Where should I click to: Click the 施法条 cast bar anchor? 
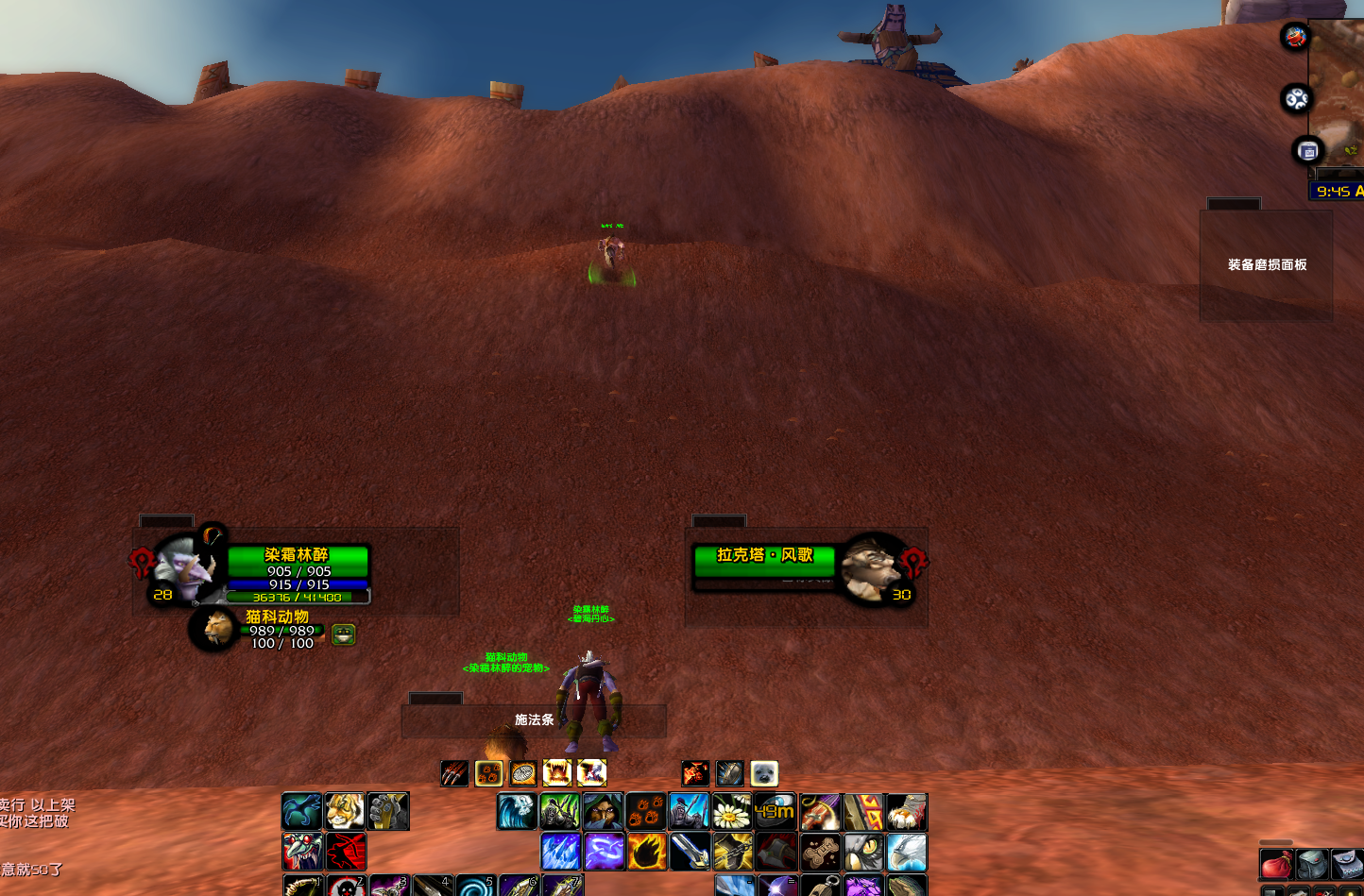(x=534, y=720)
